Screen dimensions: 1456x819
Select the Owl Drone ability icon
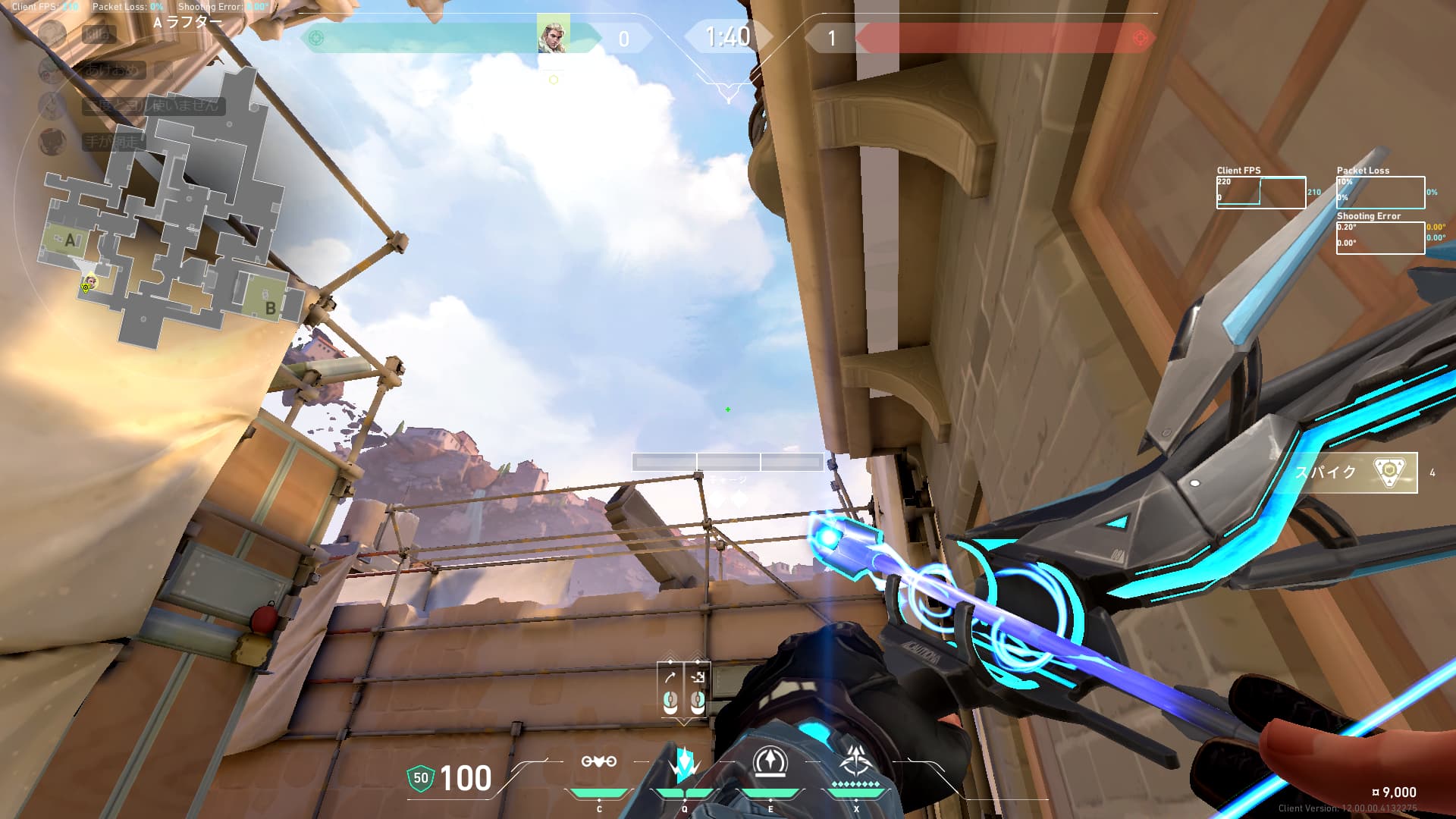click(x=598, y=762)
